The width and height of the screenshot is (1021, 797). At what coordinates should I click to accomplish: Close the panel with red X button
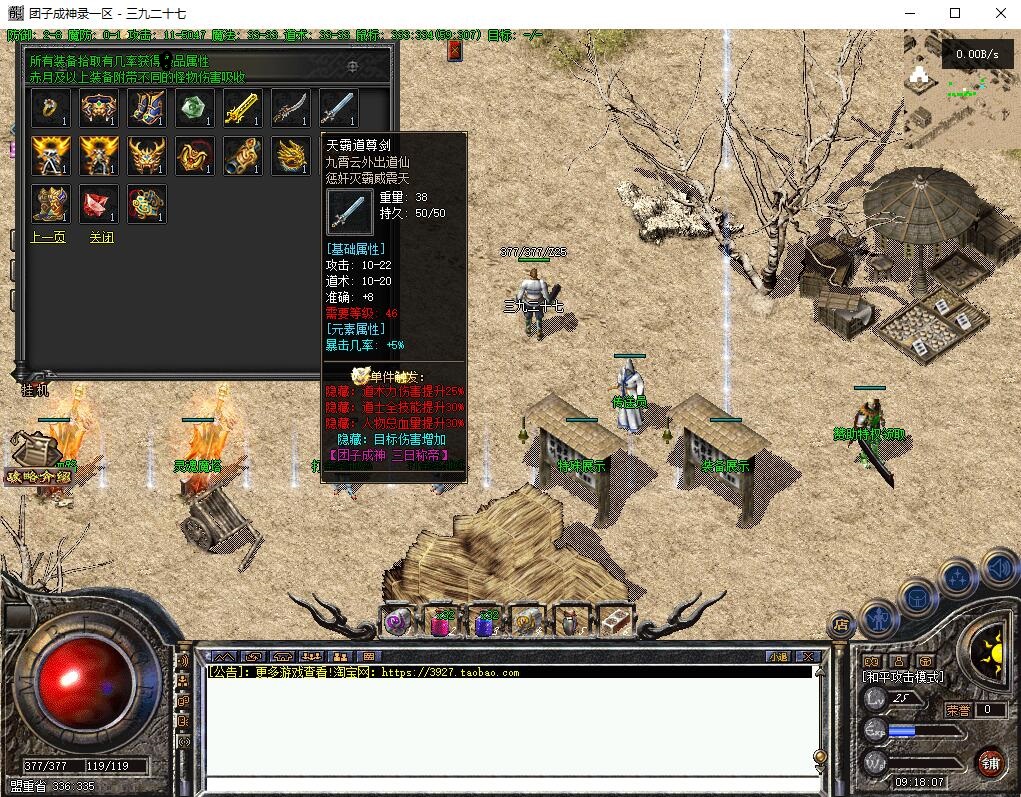click(455, 50)
